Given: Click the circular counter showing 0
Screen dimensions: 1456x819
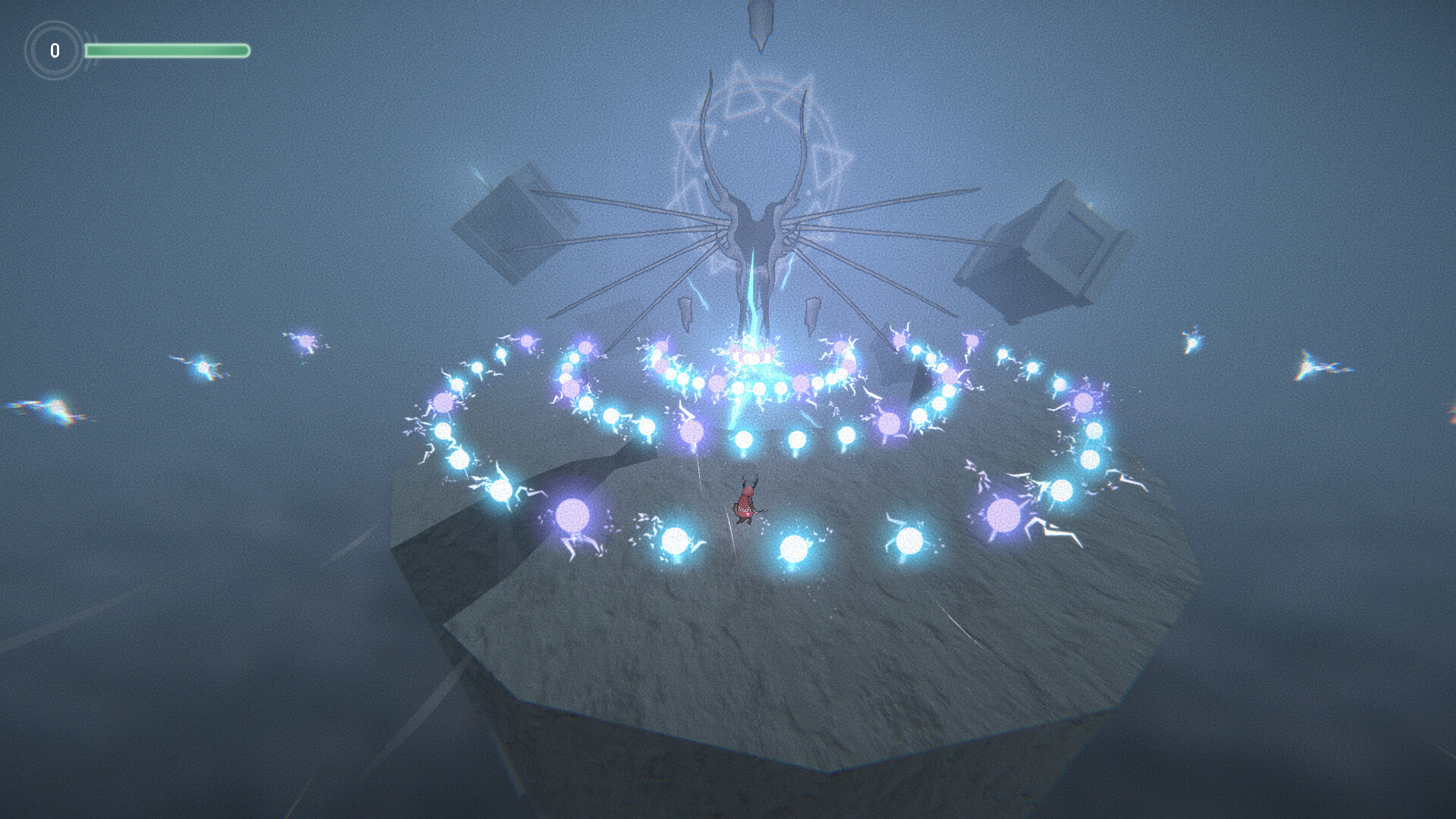Looking at the screenshot, I should tap(55, 51).
